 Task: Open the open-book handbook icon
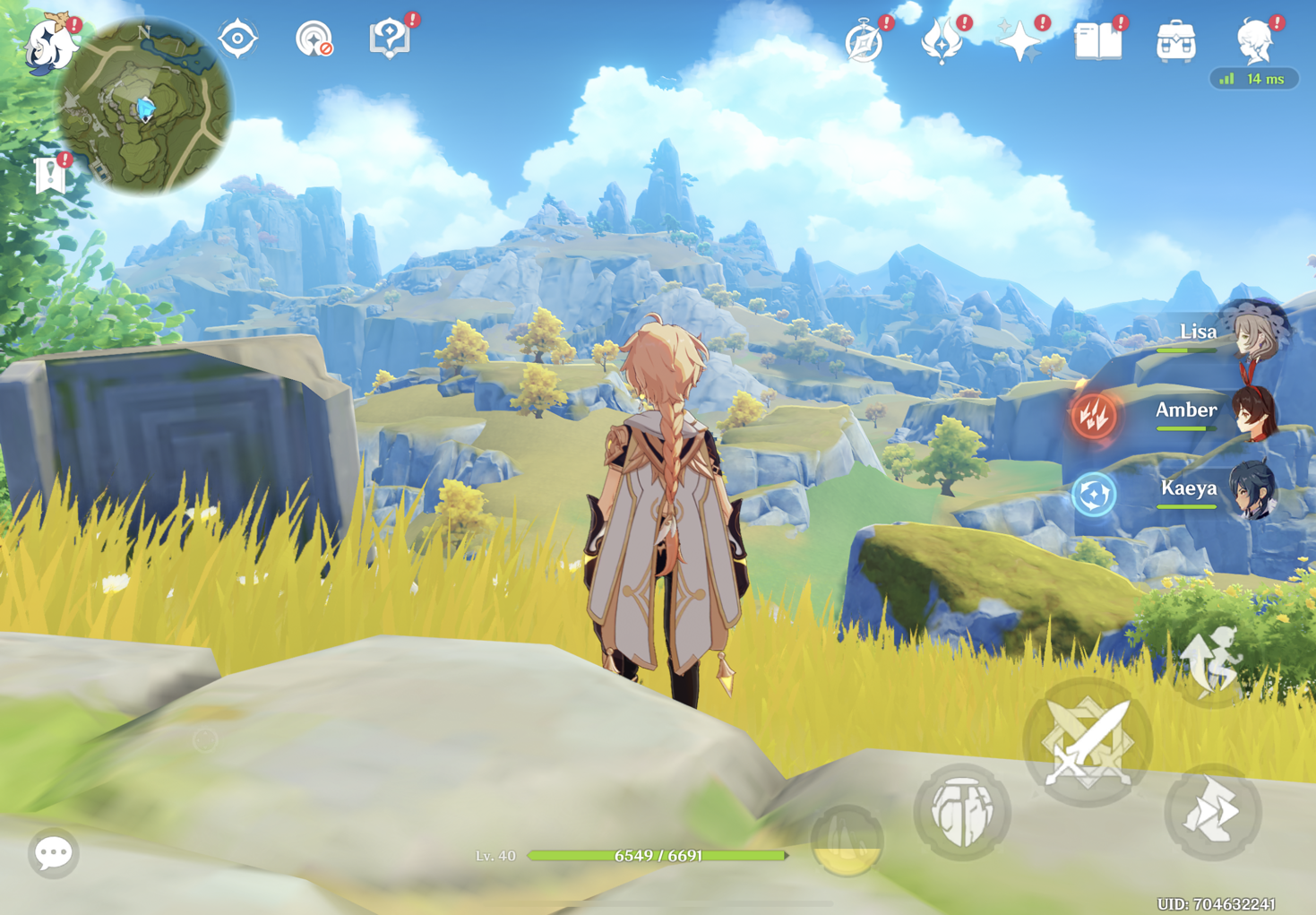[x=1097, y=42]
